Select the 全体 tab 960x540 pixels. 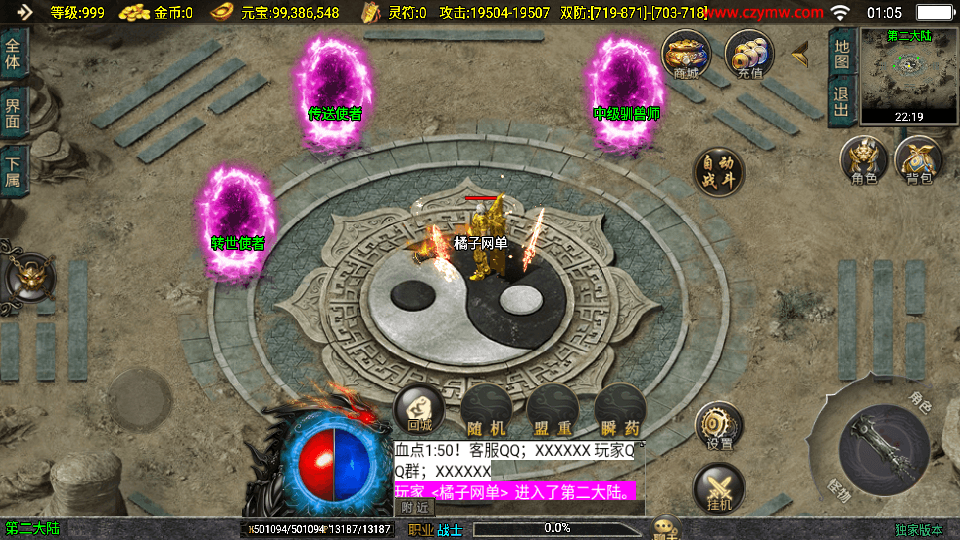[x=12, y=54]
